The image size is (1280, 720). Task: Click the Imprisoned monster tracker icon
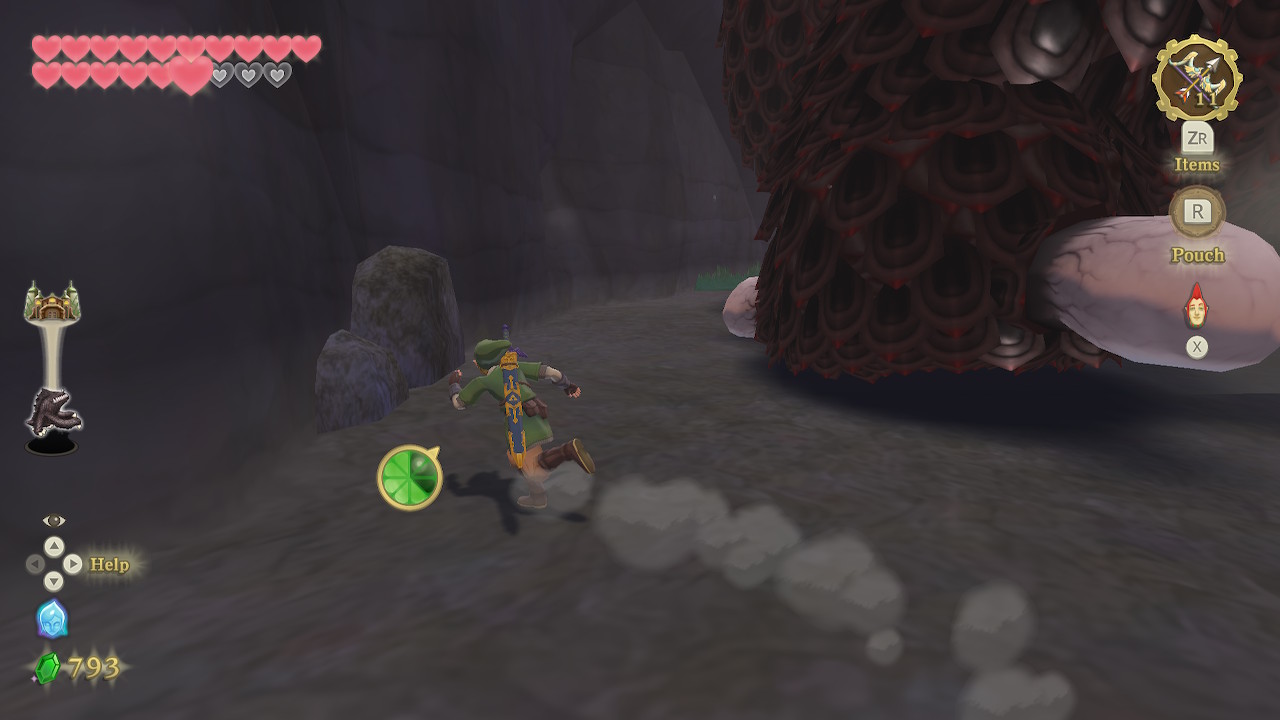pos(52,415)
